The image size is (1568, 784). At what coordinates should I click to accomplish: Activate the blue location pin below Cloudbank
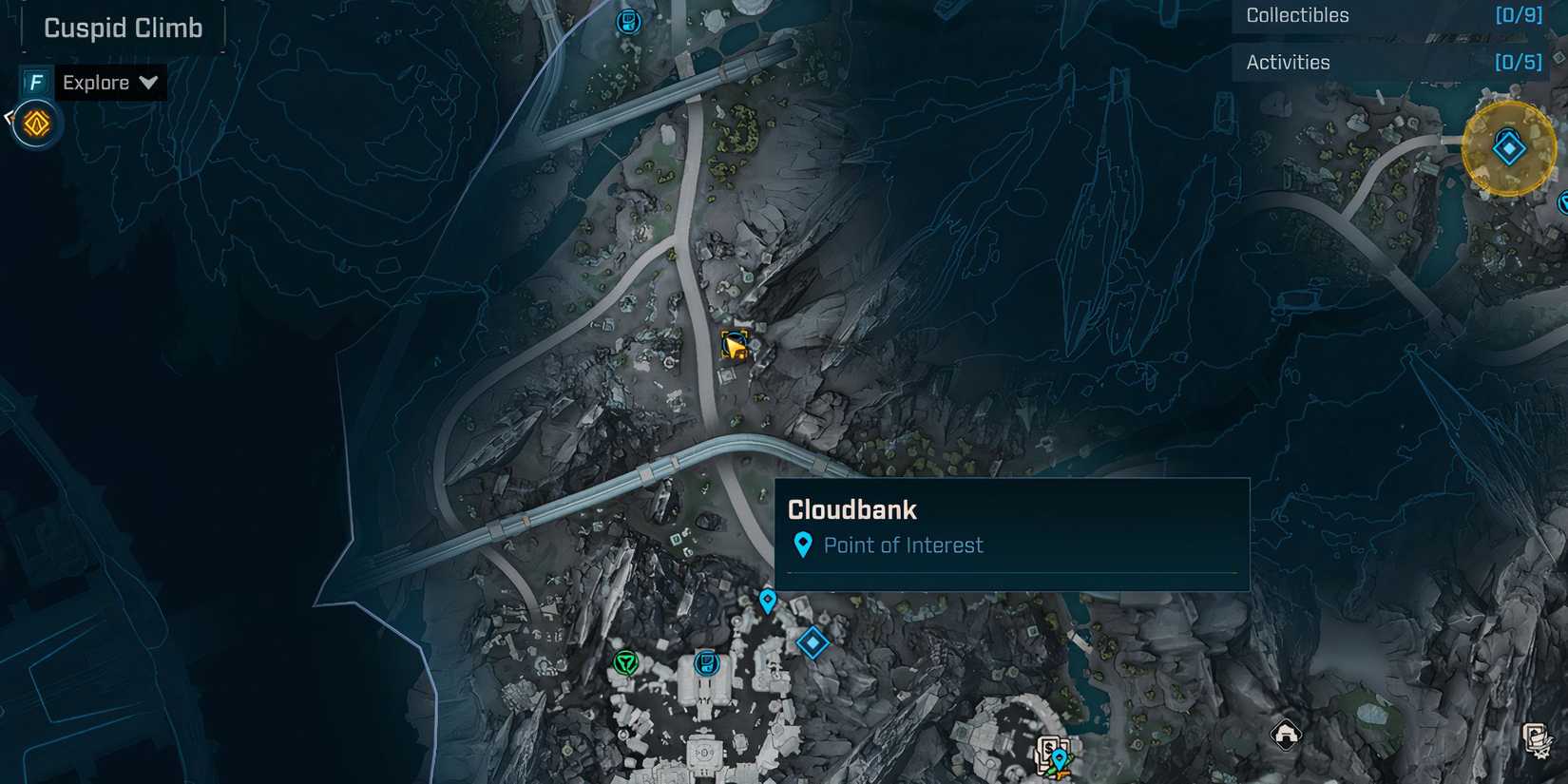[767, 602]
